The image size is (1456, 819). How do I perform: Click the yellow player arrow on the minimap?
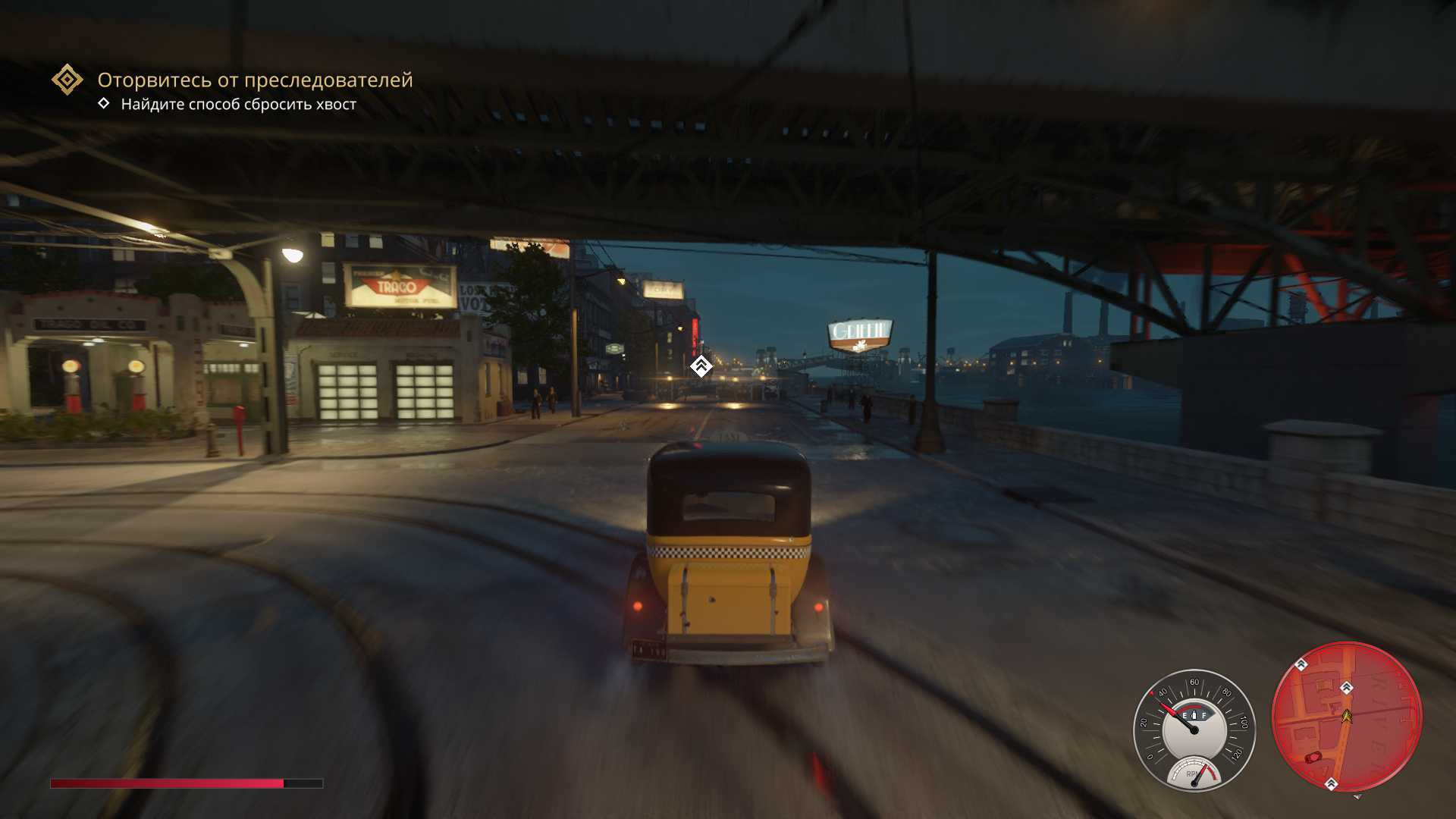coord(1347,715)
